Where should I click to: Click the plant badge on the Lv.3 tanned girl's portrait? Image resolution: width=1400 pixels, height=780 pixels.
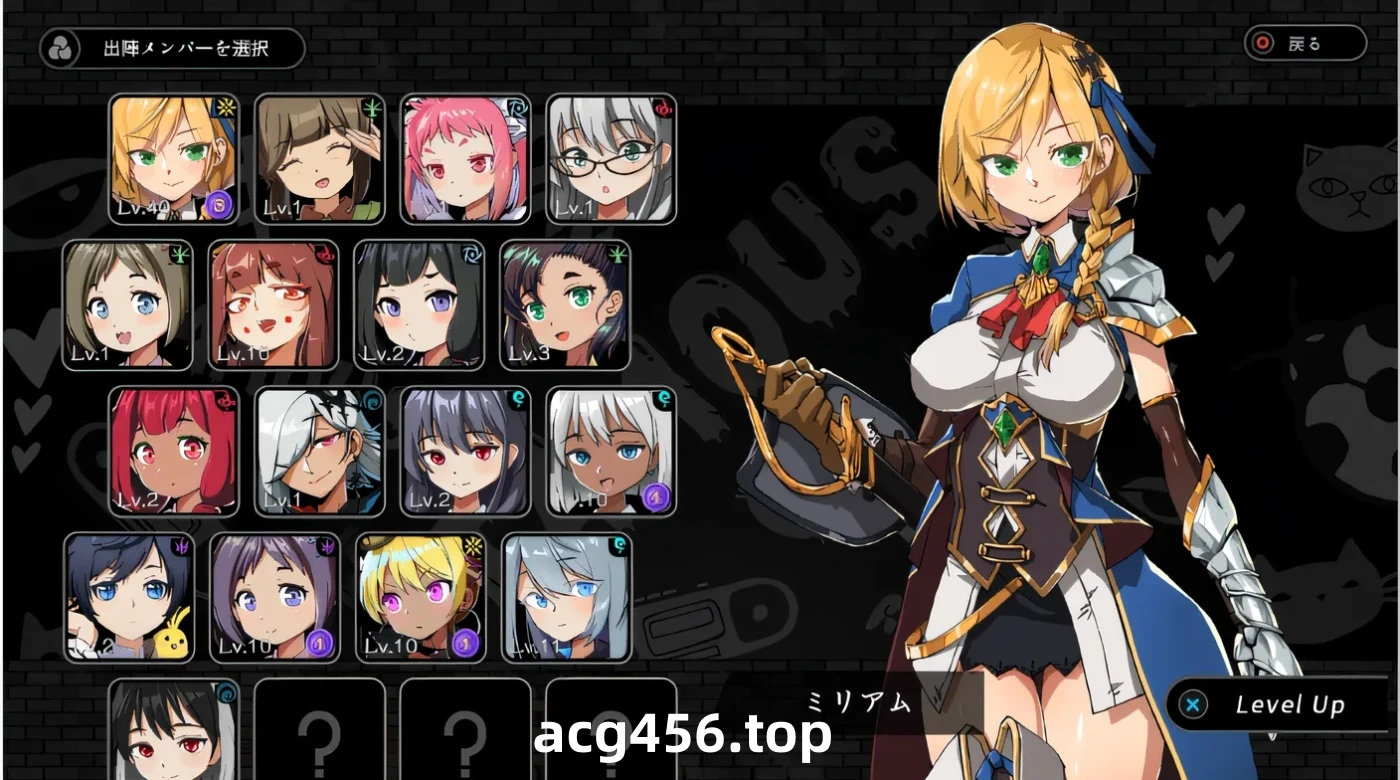click(x=617, y=253)
